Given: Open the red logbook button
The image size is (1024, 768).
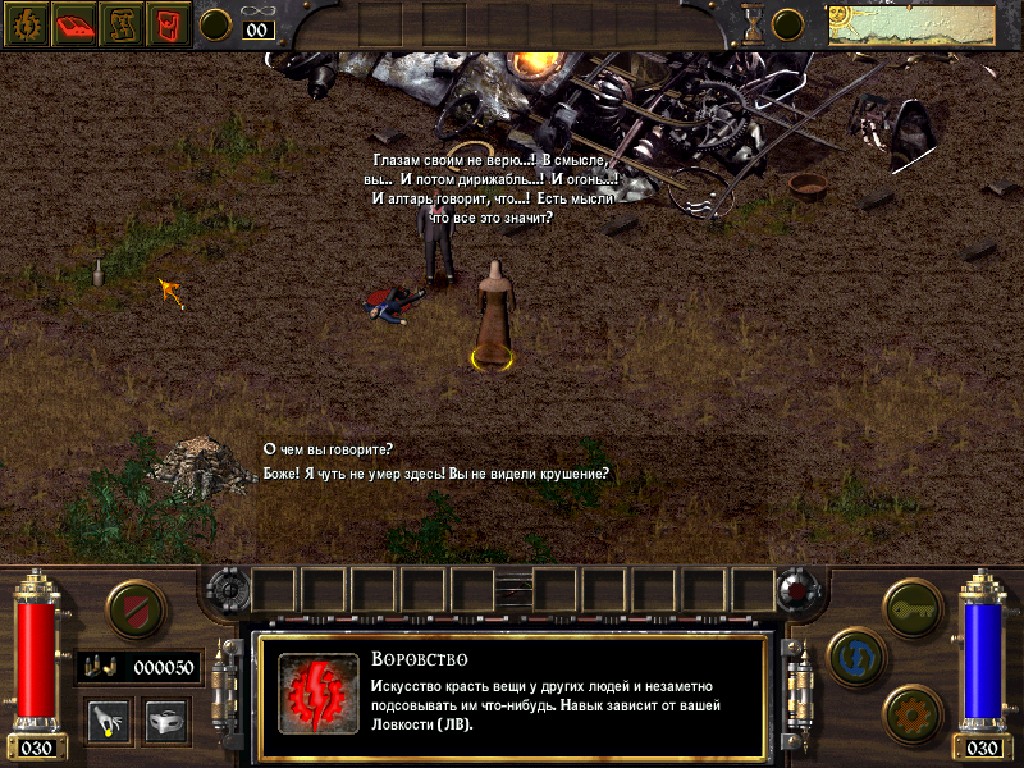Looking at the screenshot, I should point(73,24).
